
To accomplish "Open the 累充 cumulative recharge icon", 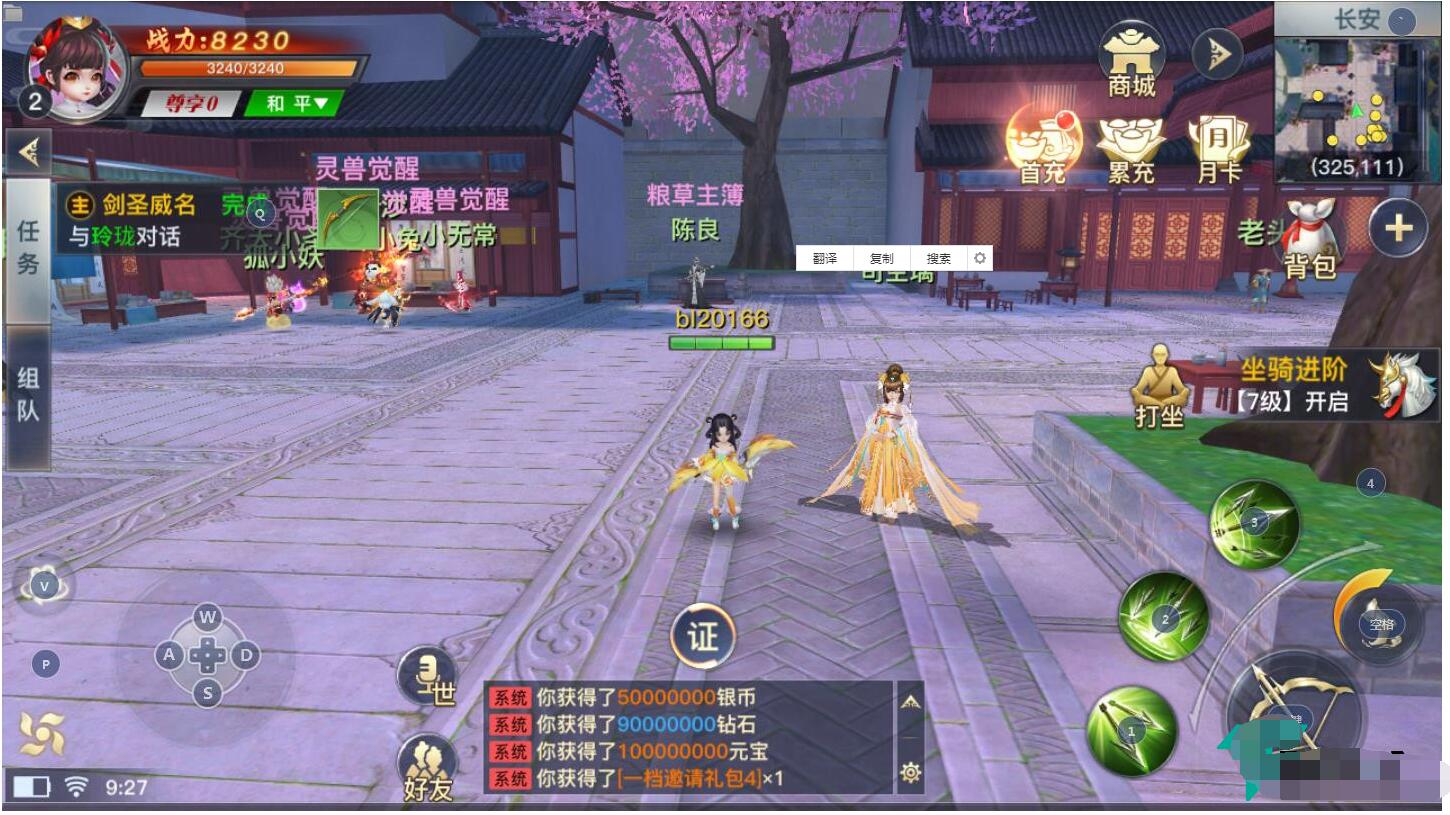I will [1131, 149].
